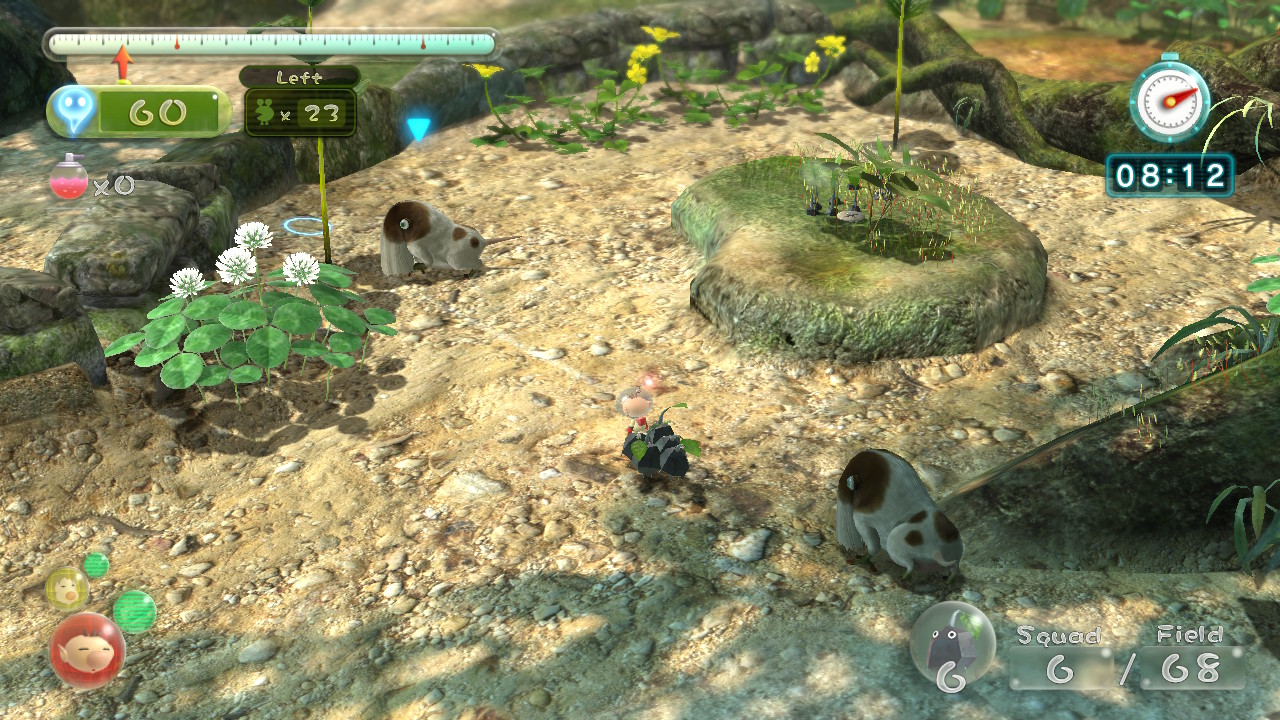Click the Rock Pikmin squad bubble
The image size is (1280, 720).
(x=951, y=646)
